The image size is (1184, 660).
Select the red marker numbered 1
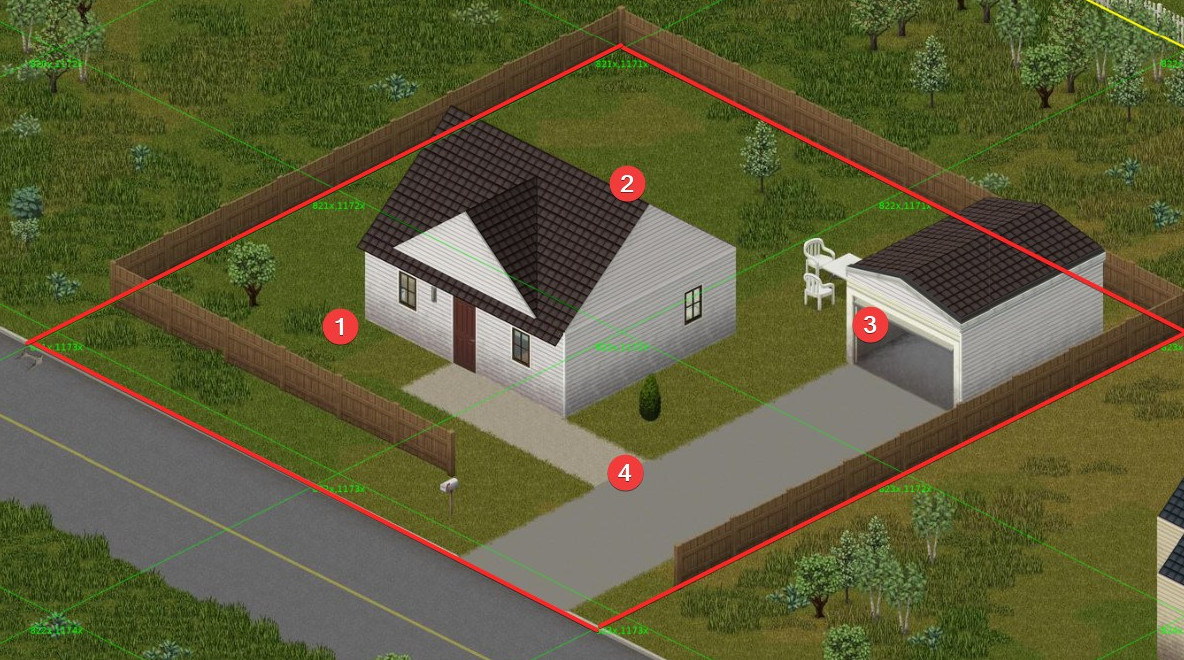(x=341, y=327)
